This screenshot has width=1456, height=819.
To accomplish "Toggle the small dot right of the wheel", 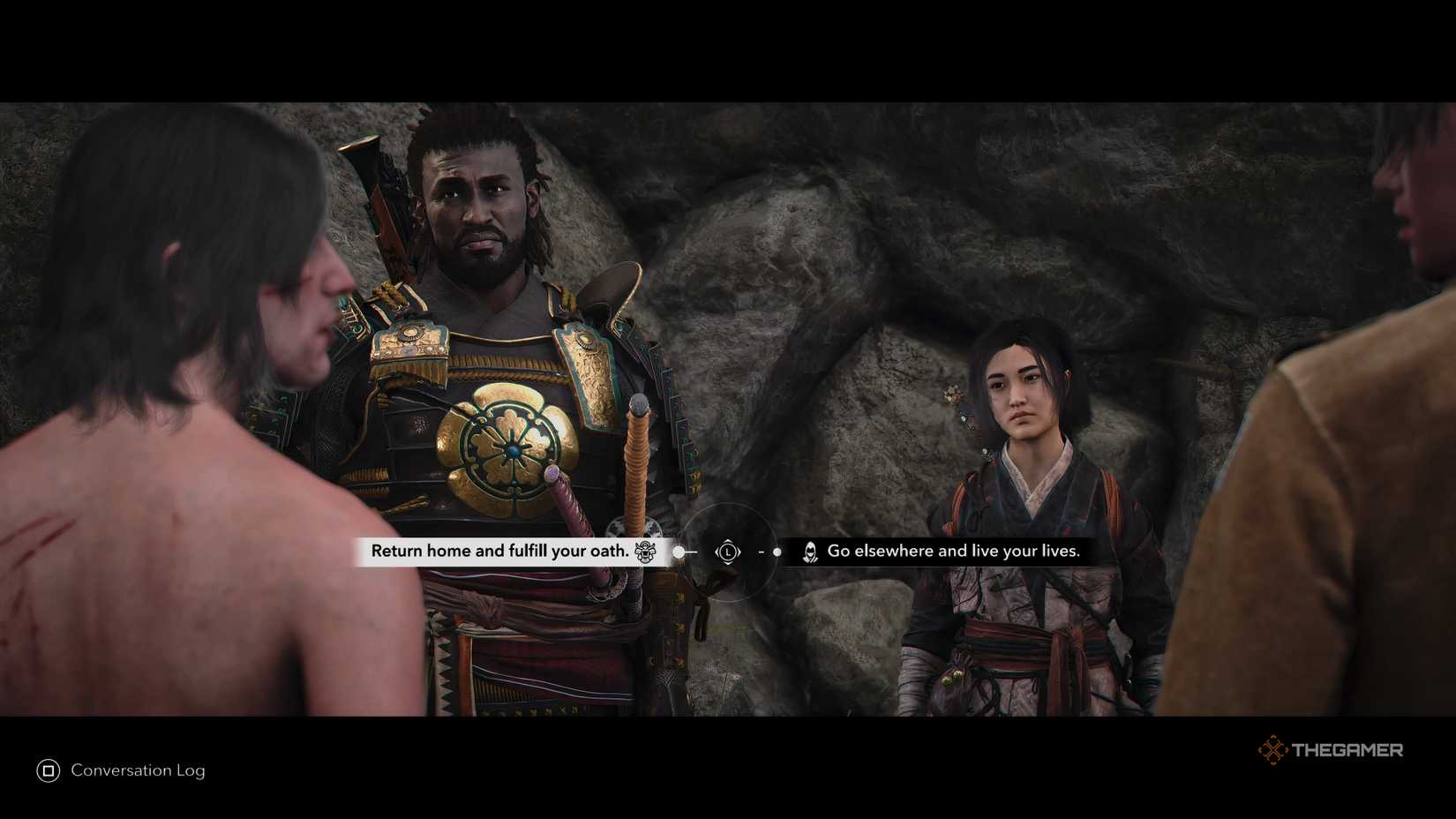I will pos(777,552).
